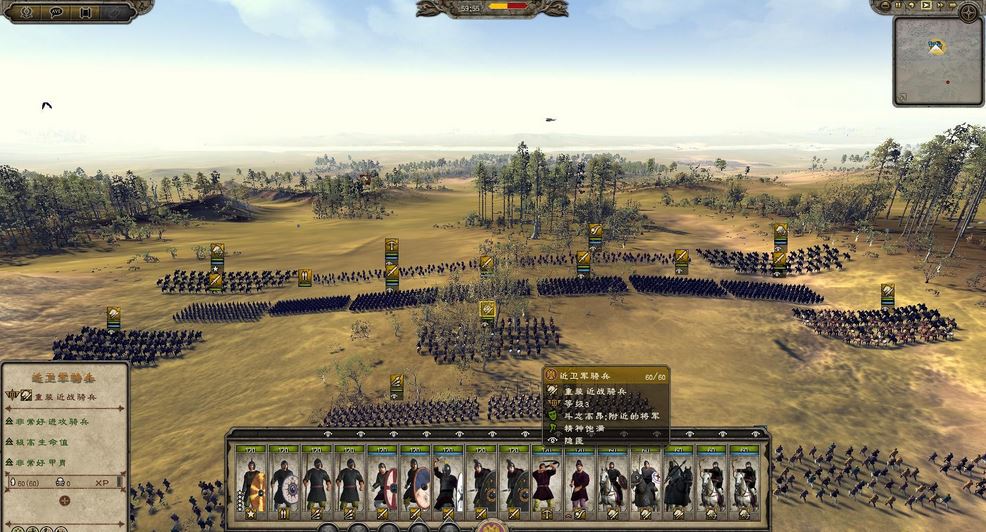The width and height of the screenshot is (986, 532).
Task: Select the far right cavalry unit banner
Action: coord(887,294)
